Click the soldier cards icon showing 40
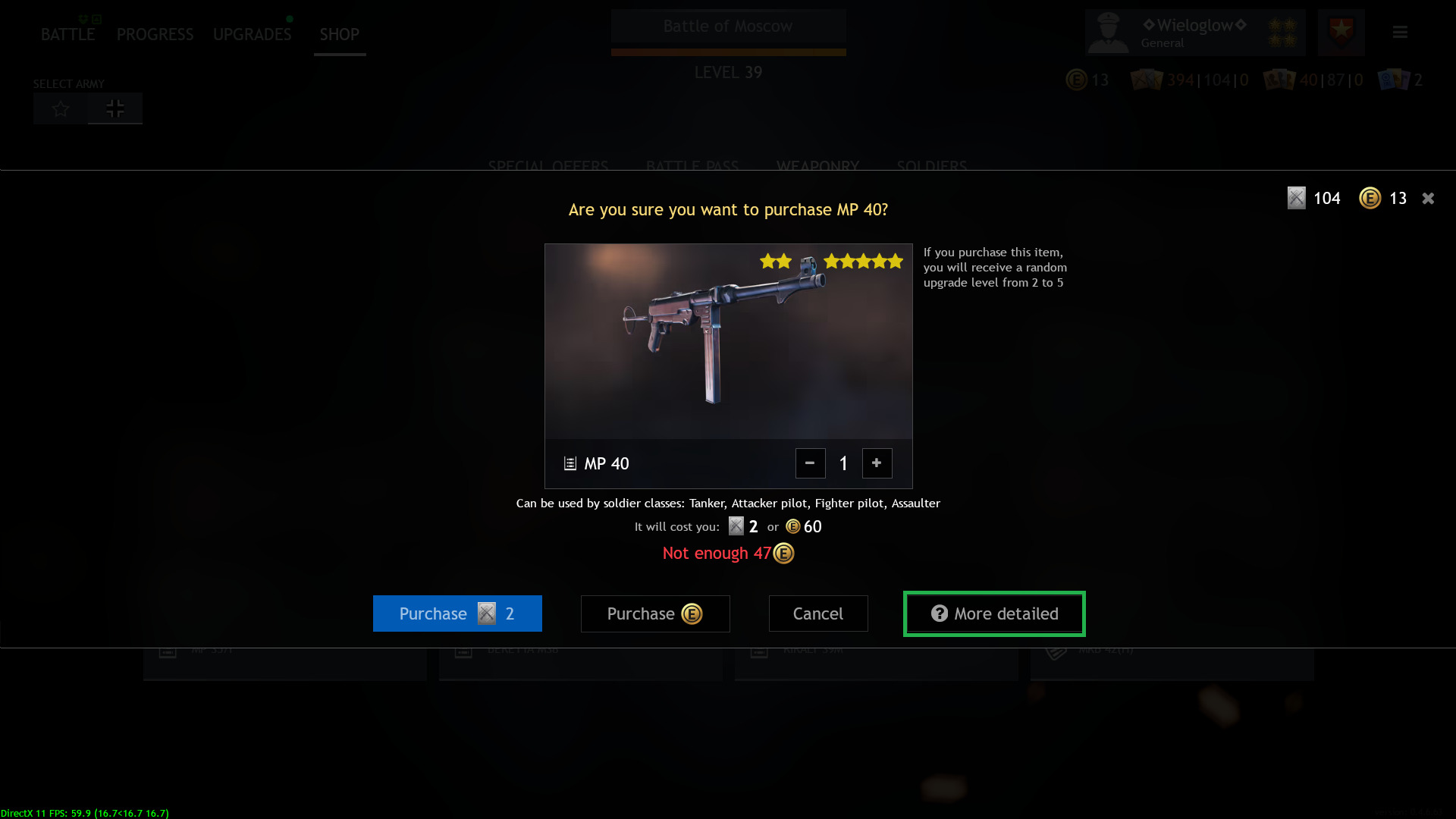Screen dimensions: 1456x819 [x=1279, y=80]
